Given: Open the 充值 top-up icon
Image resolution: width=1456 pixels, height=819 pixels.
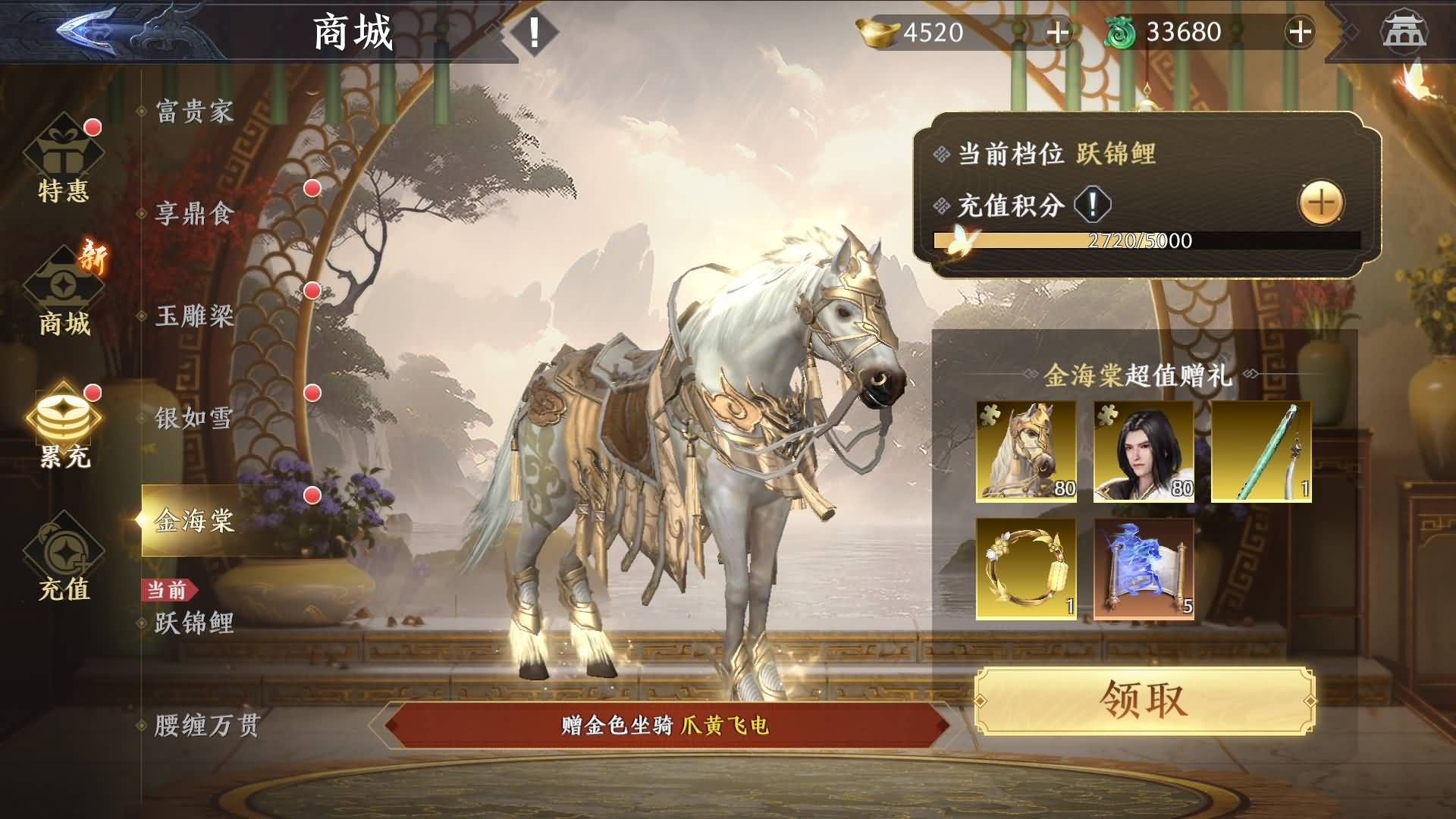Looking at the screenshot, I should (64, 550).
